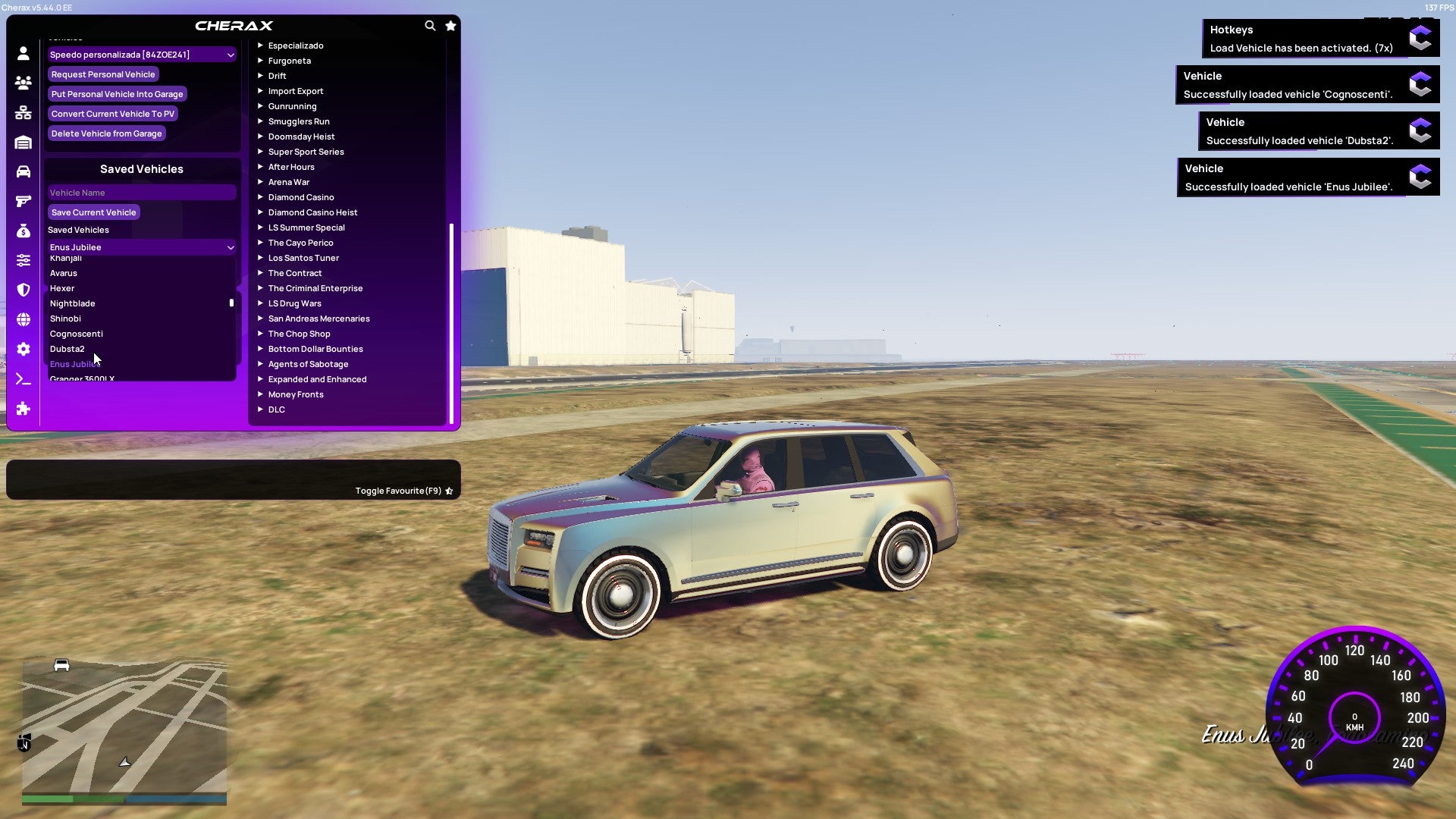Open the Vehicle menu via car icon
Viewport: 1456px width, 819px height.
coord(24,171)
